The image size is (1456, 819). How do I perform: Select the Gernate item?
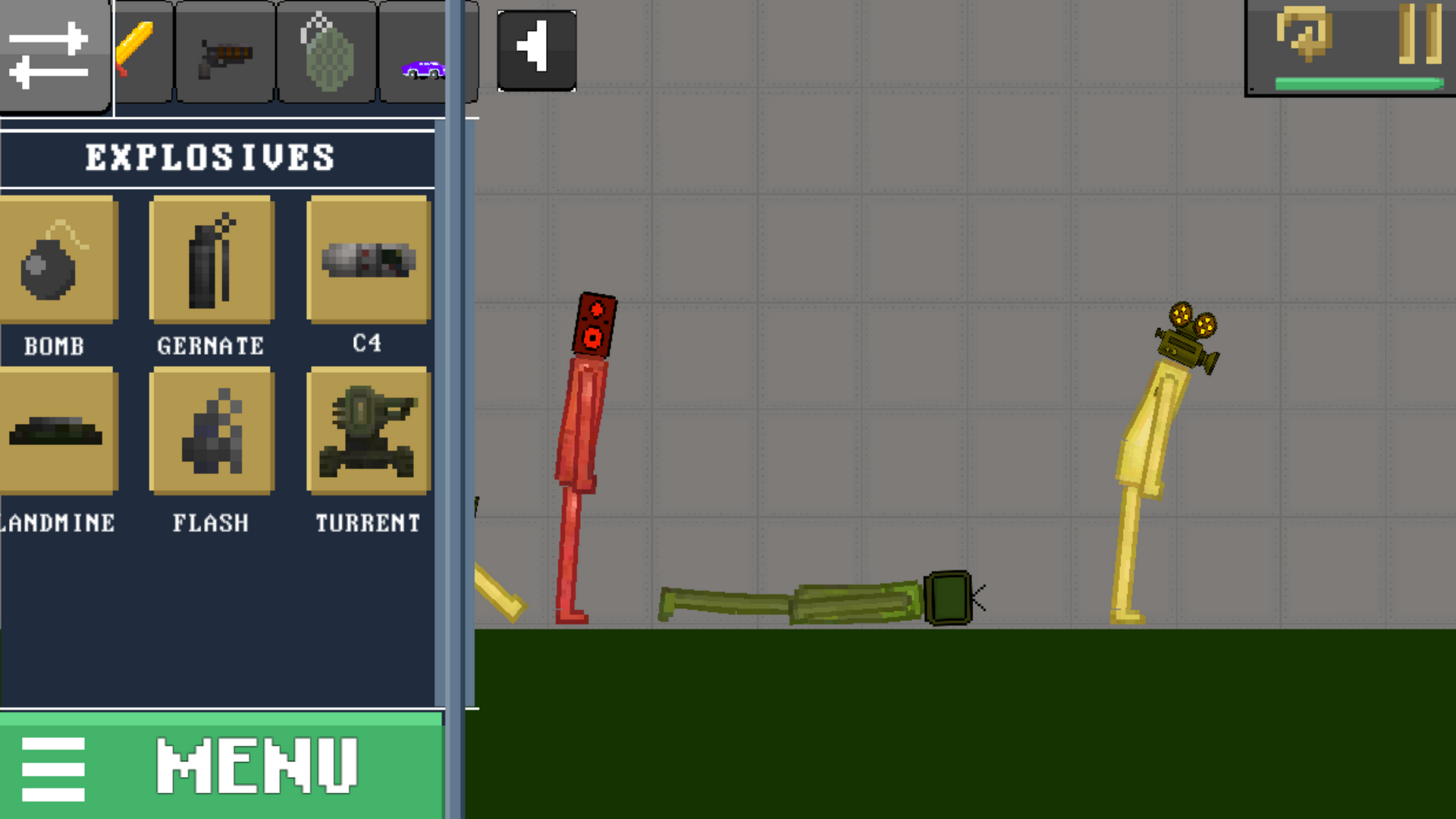coord(211,259)
